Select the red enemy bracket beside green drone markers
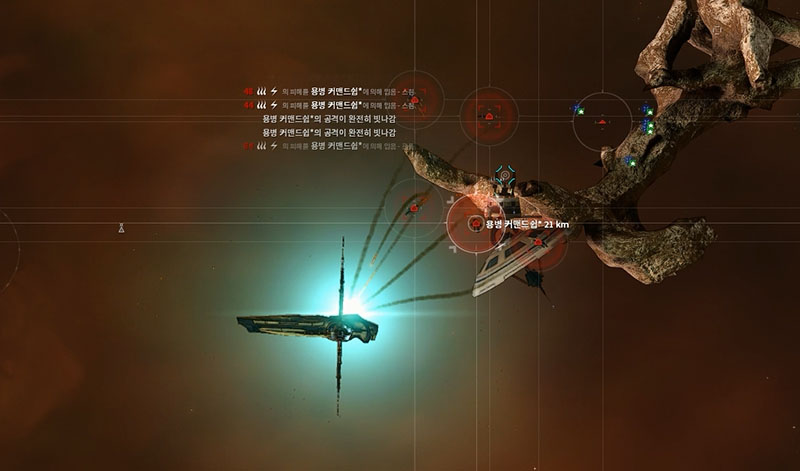Image resolution: width=800 pixels, height=471 pixels. pyautogui.click(x=601, y=122)
